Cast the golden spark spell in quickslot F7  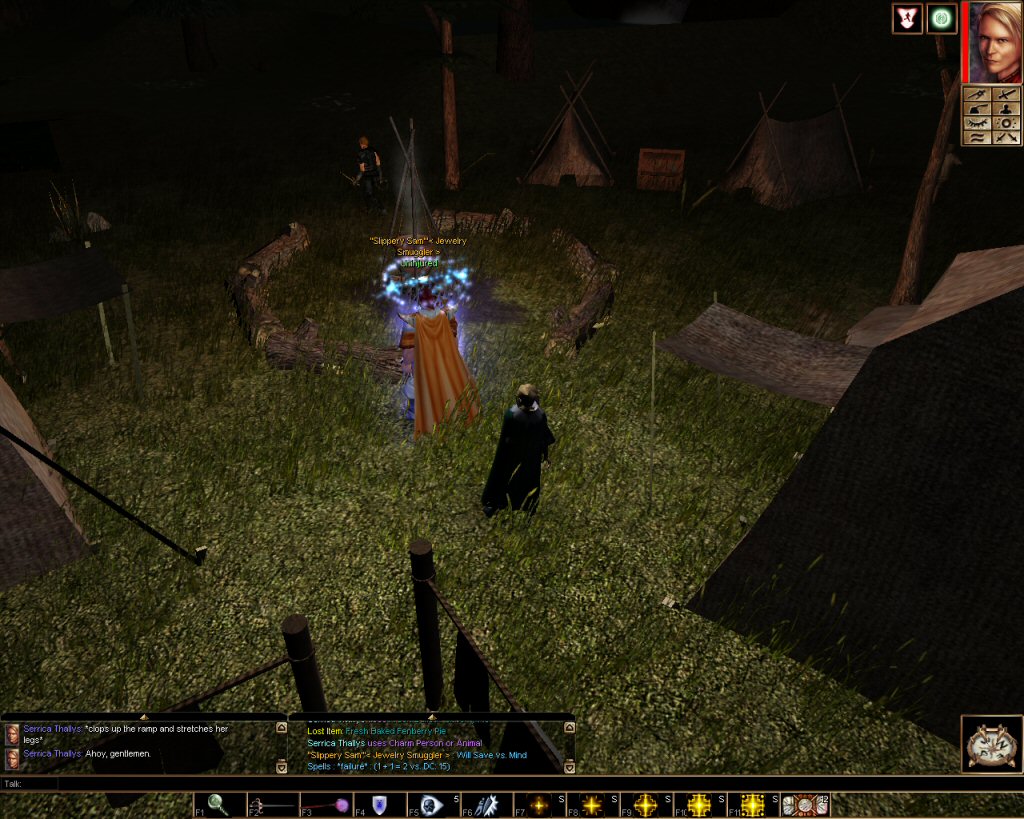click(540, 805)
